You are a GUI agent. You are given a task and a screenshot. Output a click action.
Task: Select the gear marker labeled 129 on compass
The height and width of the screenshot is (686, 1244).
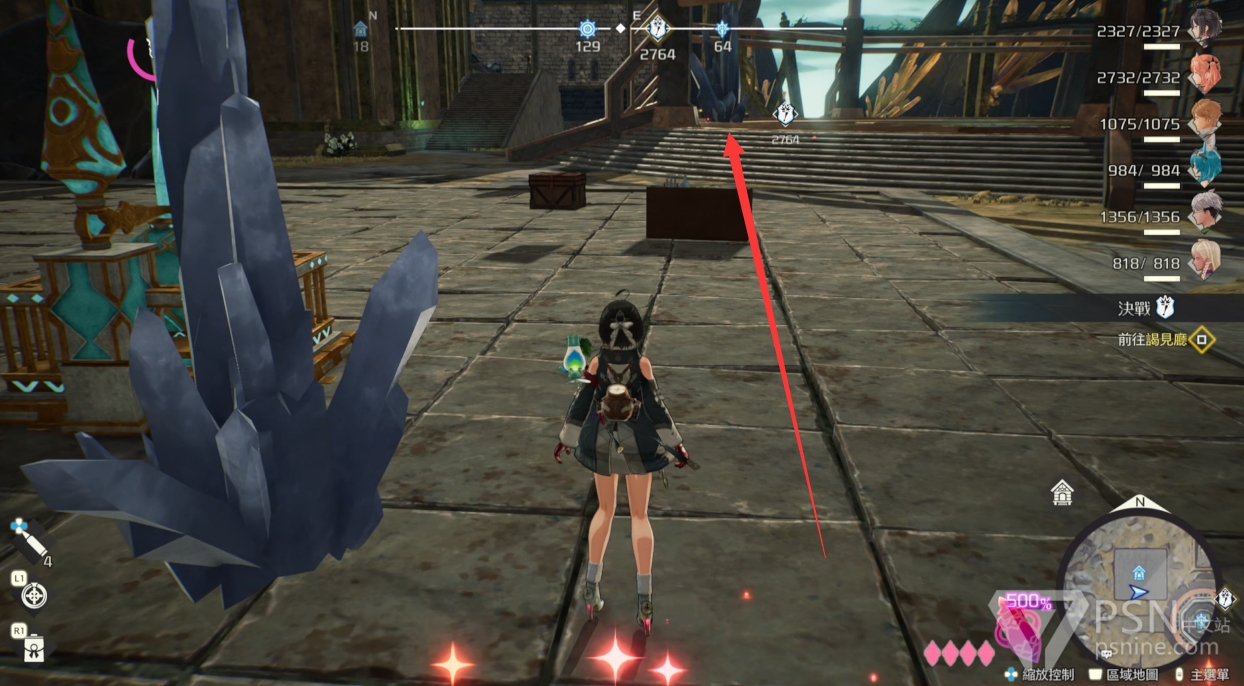[588, 29]
